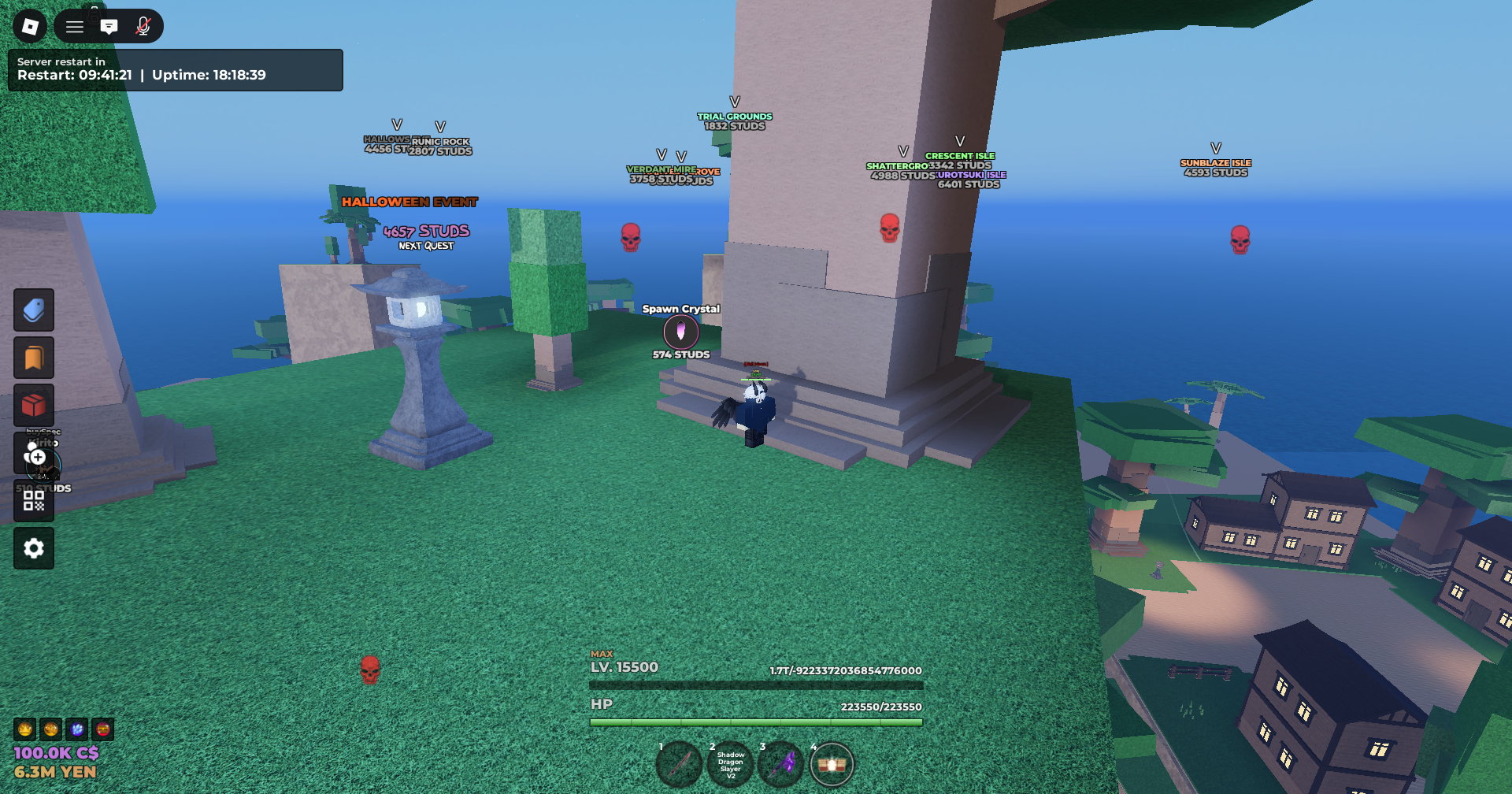The image size is (1512, 794).
Task: Open the Roblox logo menu
Action: (x=30, y=27)
